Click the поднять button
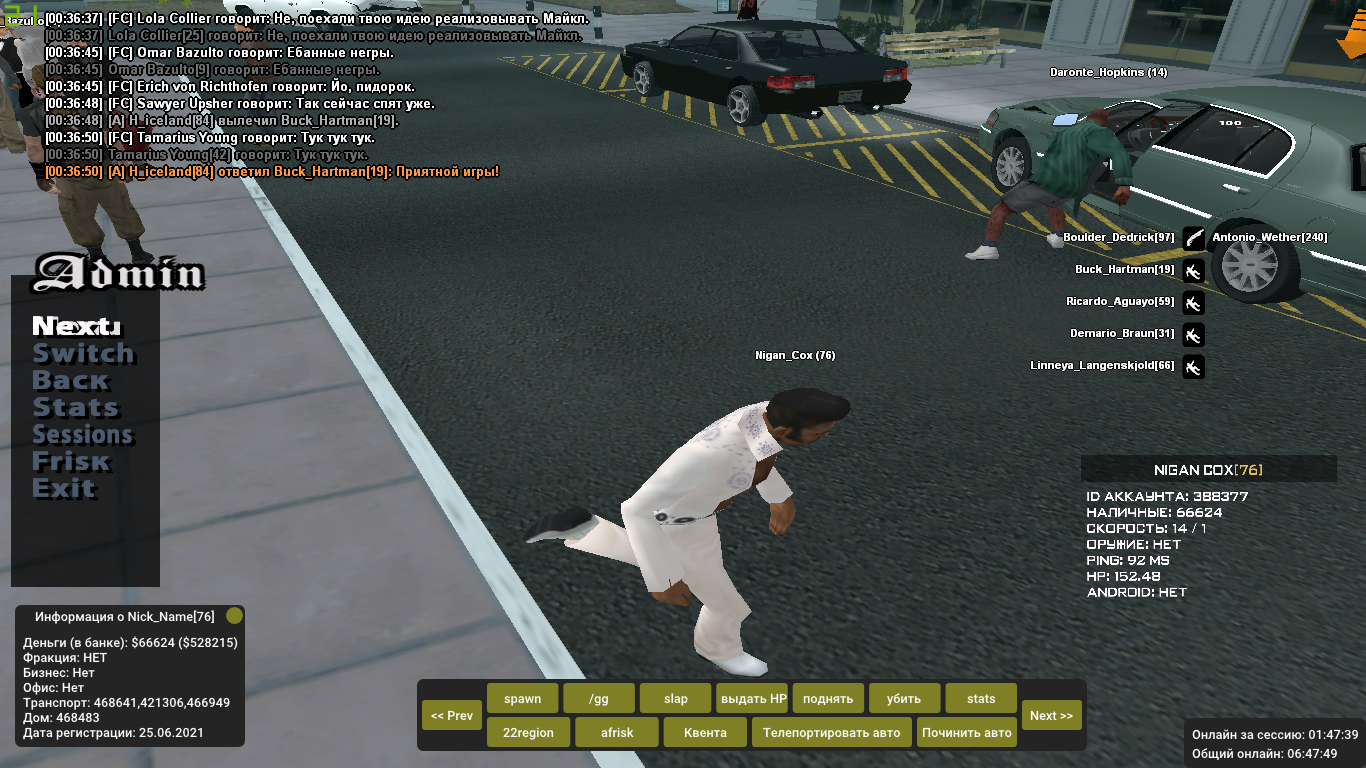1366x768 pixels. point(828,698)
